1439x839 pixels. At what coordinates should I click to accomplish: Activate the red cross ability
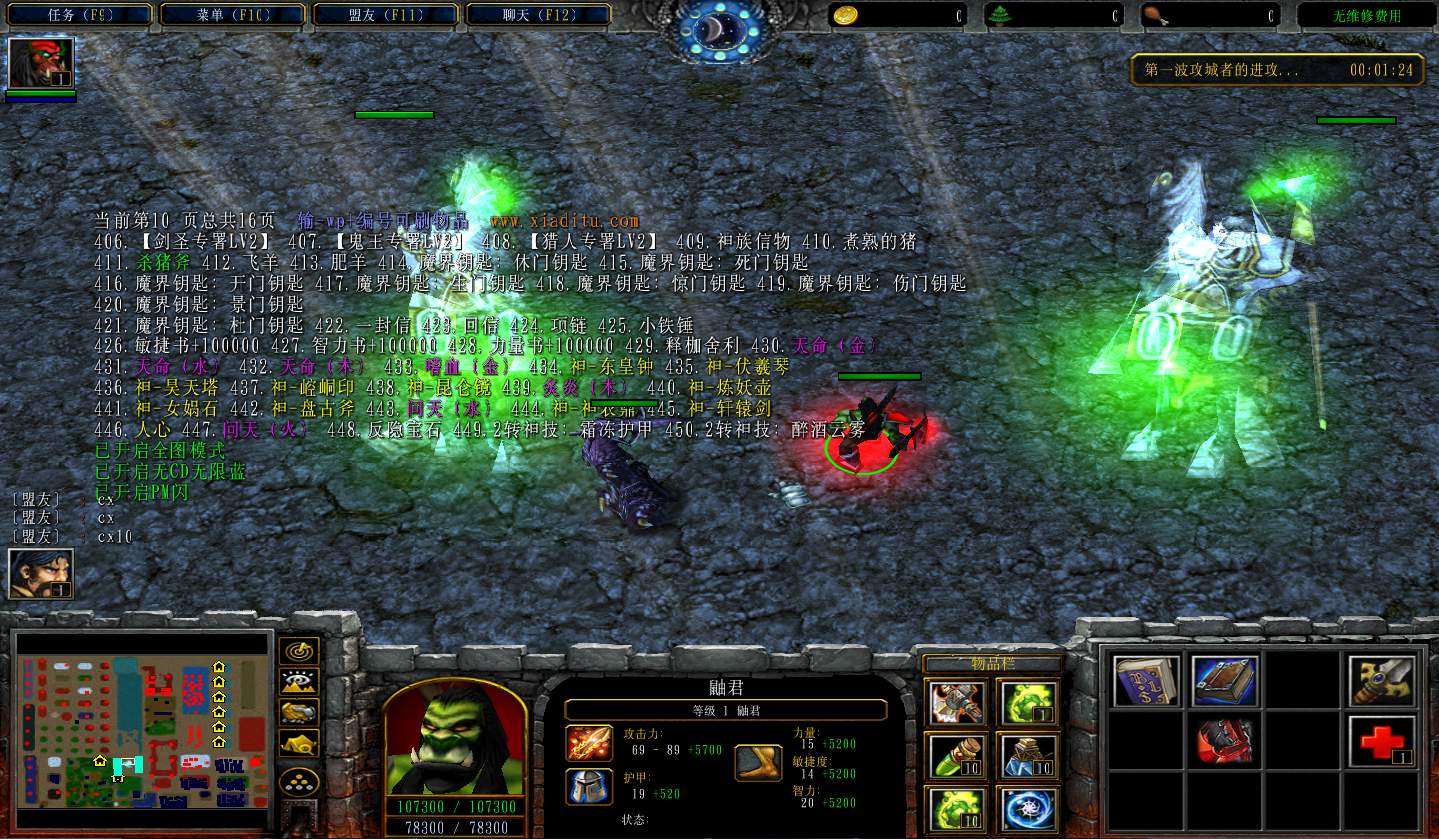pos(1381,742)
